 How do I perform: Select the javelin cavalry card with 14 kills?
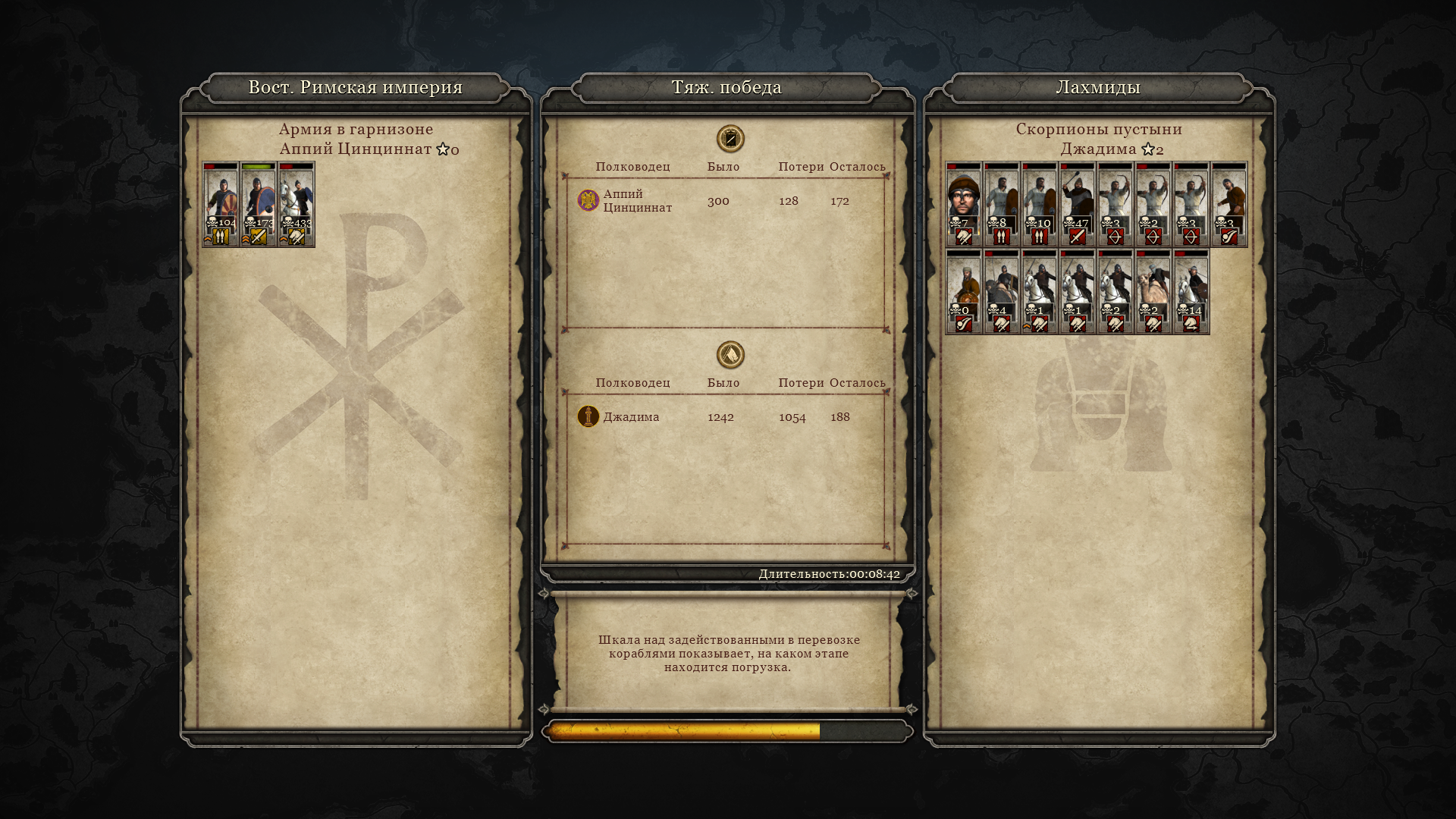click(1191, 292)
